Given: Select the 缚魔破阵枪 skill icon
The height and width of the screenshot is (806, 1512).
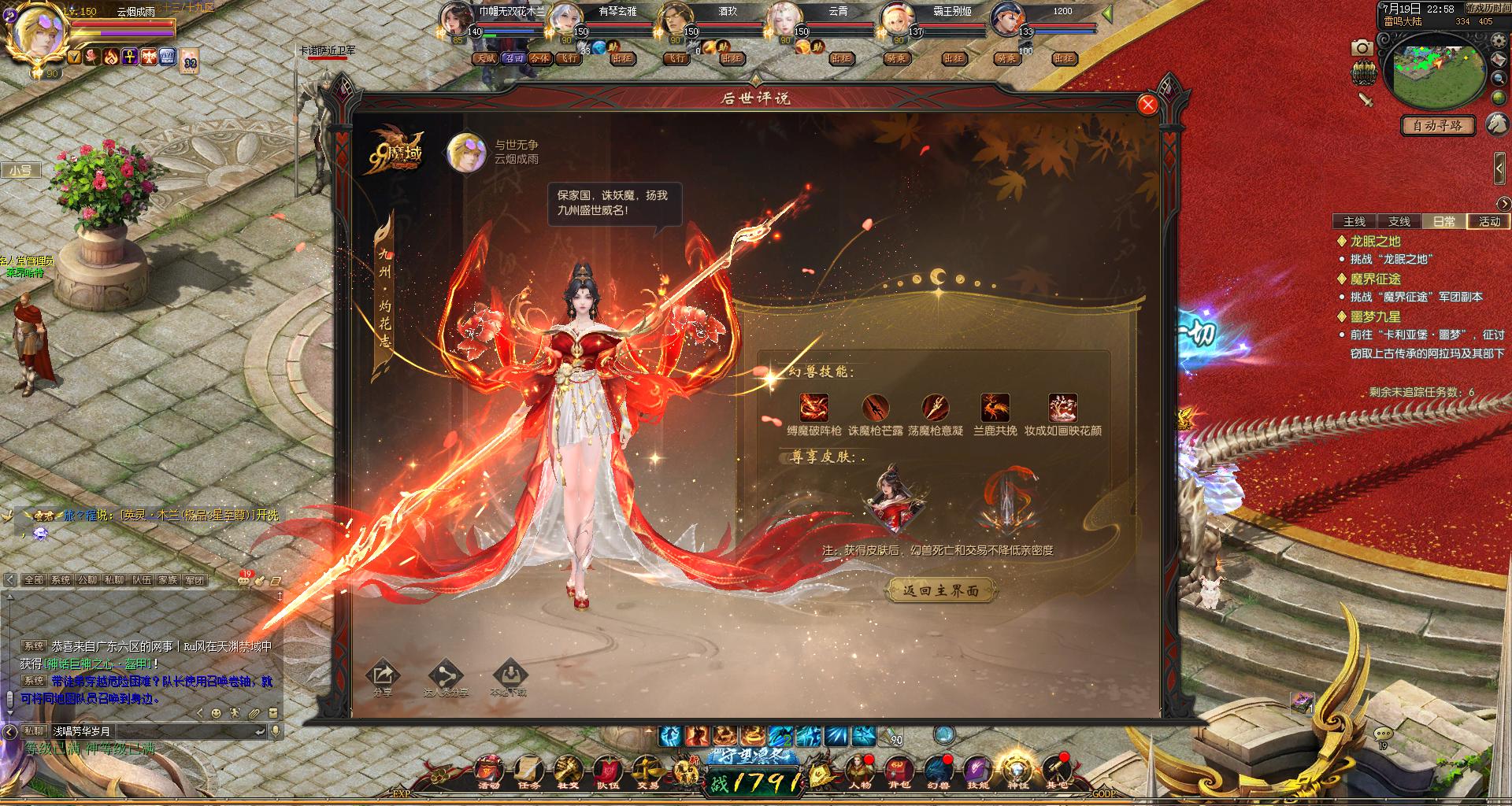Looking at the screenshot, I should (813, 408).
